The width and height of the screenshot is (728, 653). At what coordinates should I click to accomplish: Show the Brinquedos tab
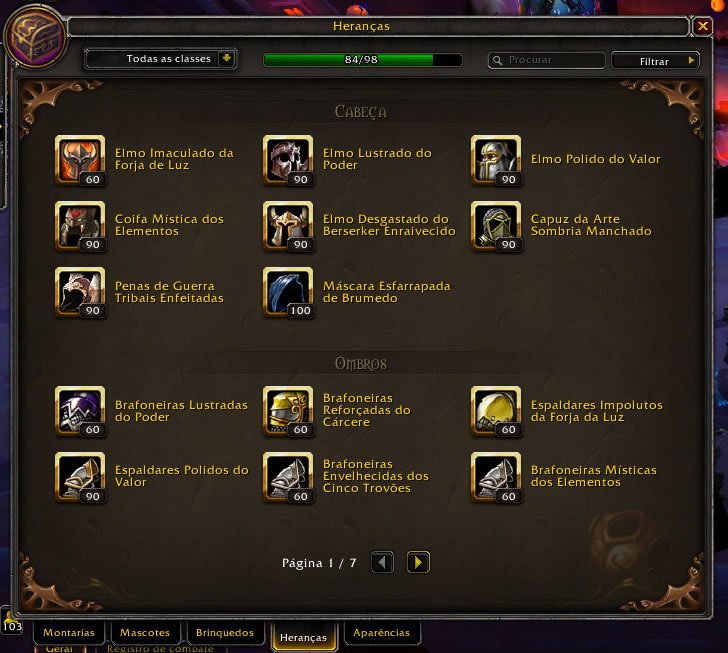[x=225, y=633]
